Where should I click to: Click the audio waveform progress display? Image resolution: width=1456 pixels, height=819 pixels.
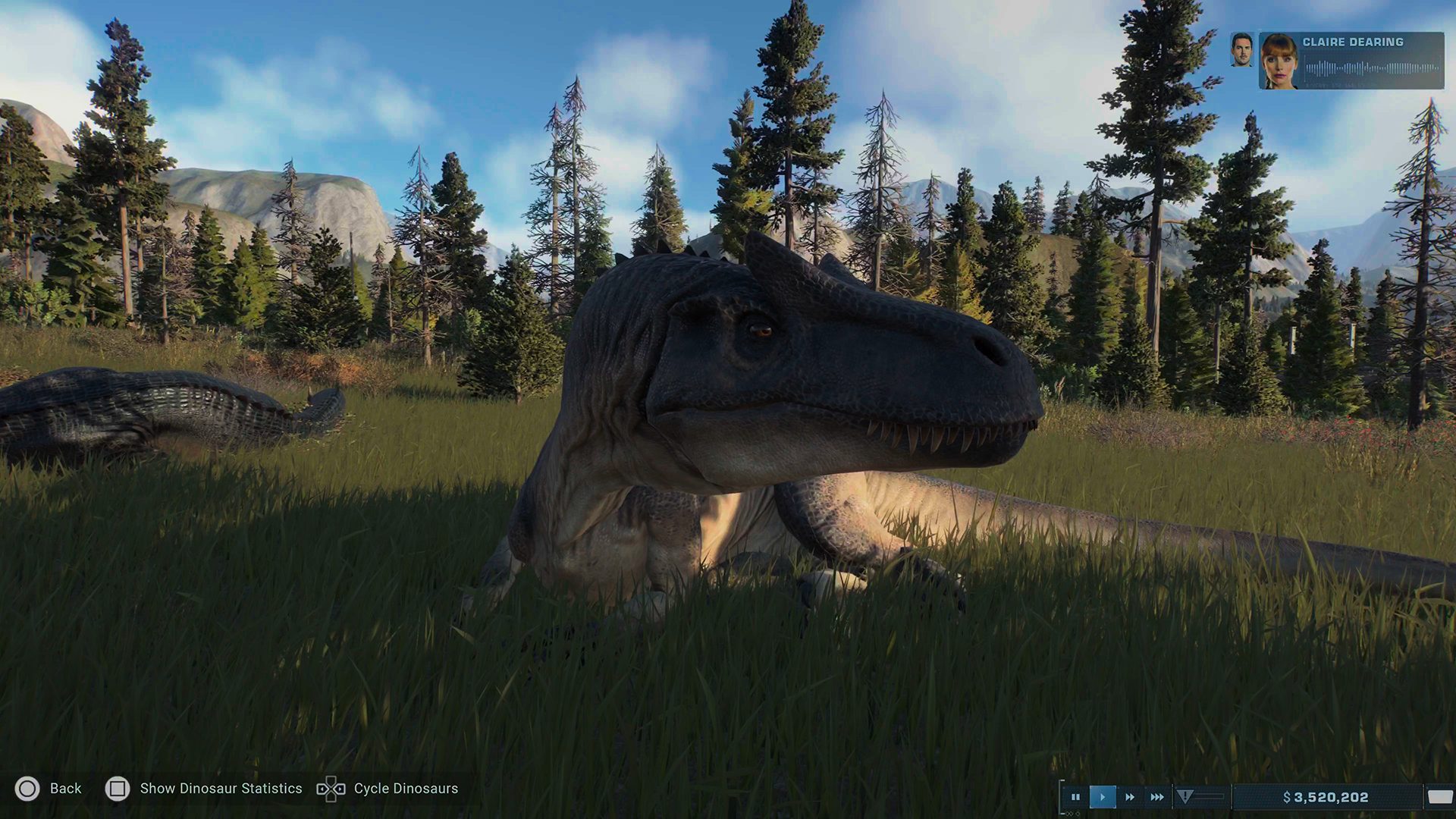pos(1371,67)
